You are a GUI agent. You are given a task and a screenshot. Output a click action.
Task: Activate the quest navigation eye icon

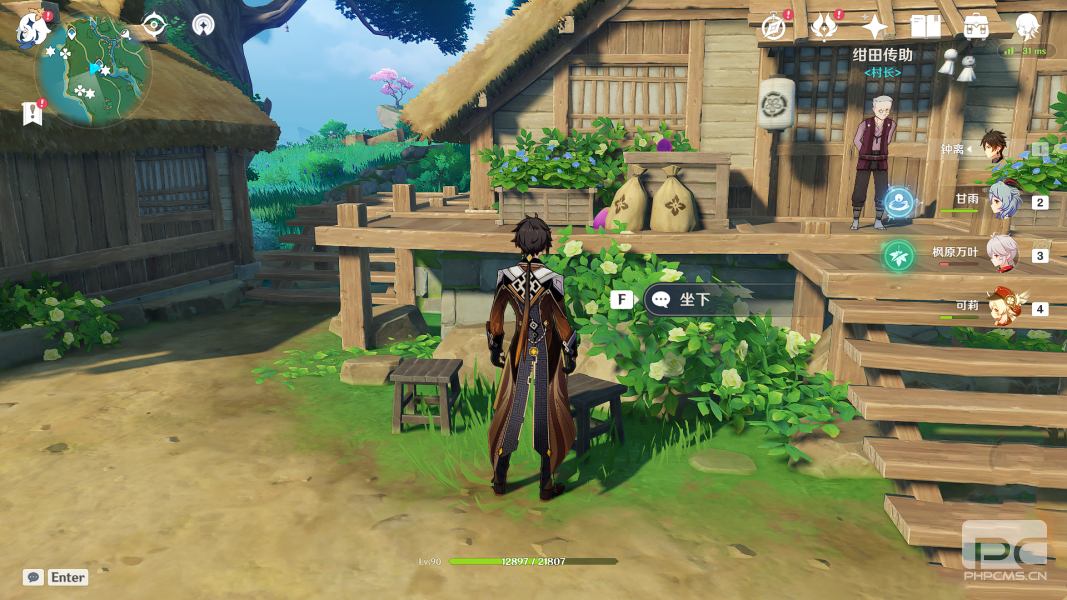154,25
